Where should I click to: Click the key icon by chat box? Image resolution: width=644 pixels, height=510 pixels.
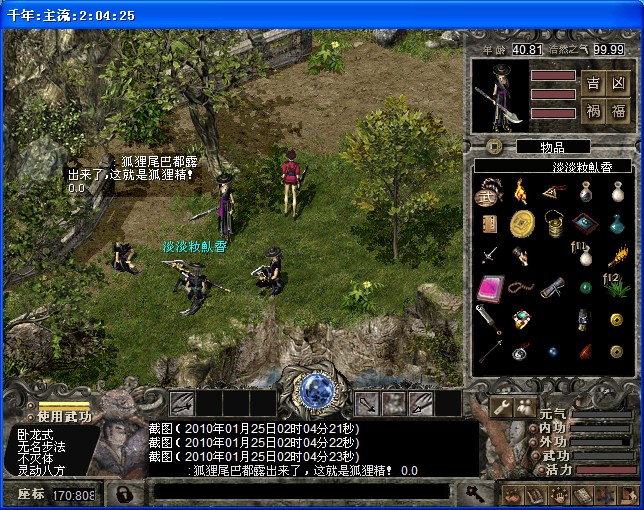474,492
